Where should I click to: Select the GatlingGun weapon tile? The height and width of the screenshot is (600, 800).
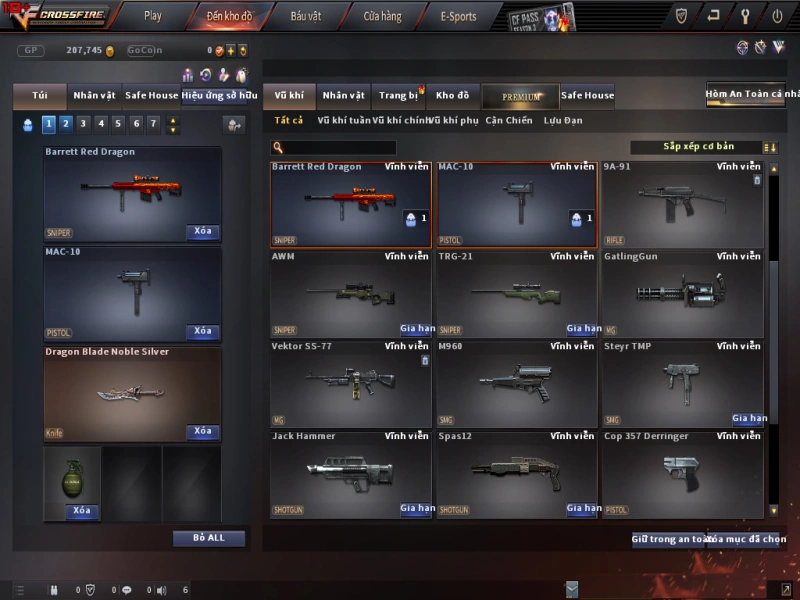click(682, 294)
